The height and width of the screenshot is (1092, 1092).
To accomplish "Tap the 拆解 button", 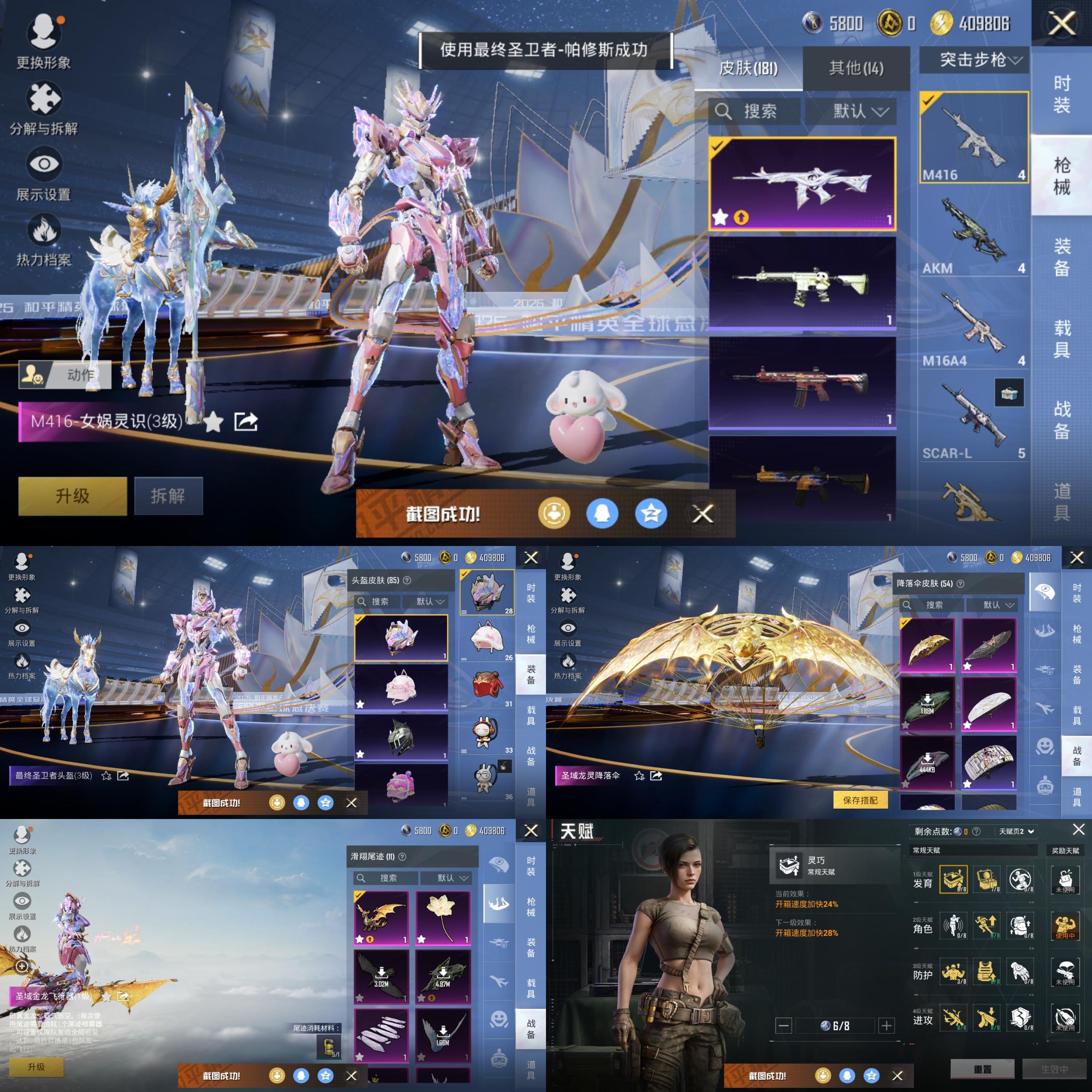I will [168, 496].
